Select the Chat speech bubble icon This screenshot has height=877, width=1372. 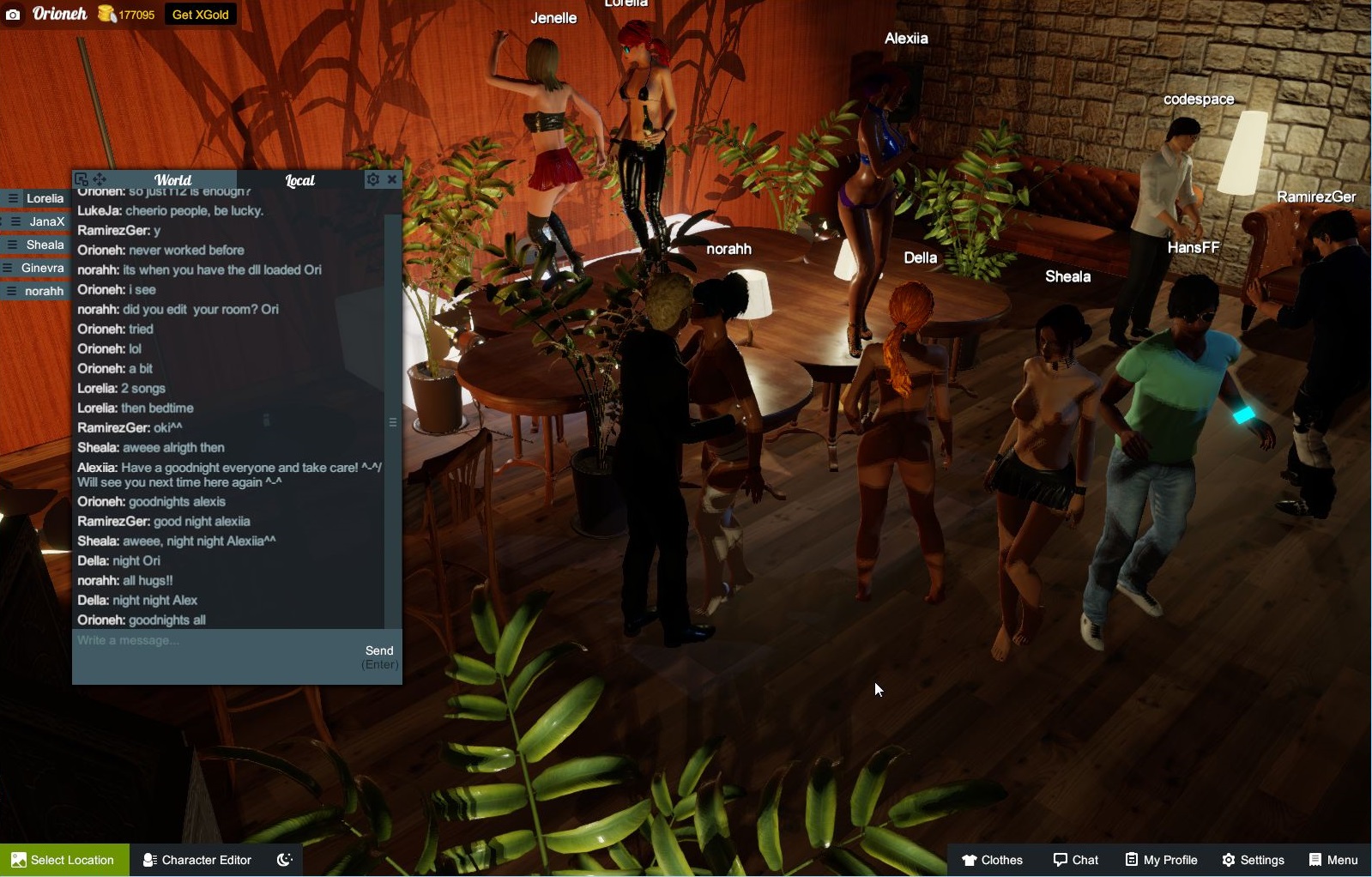coord(1061,859)
